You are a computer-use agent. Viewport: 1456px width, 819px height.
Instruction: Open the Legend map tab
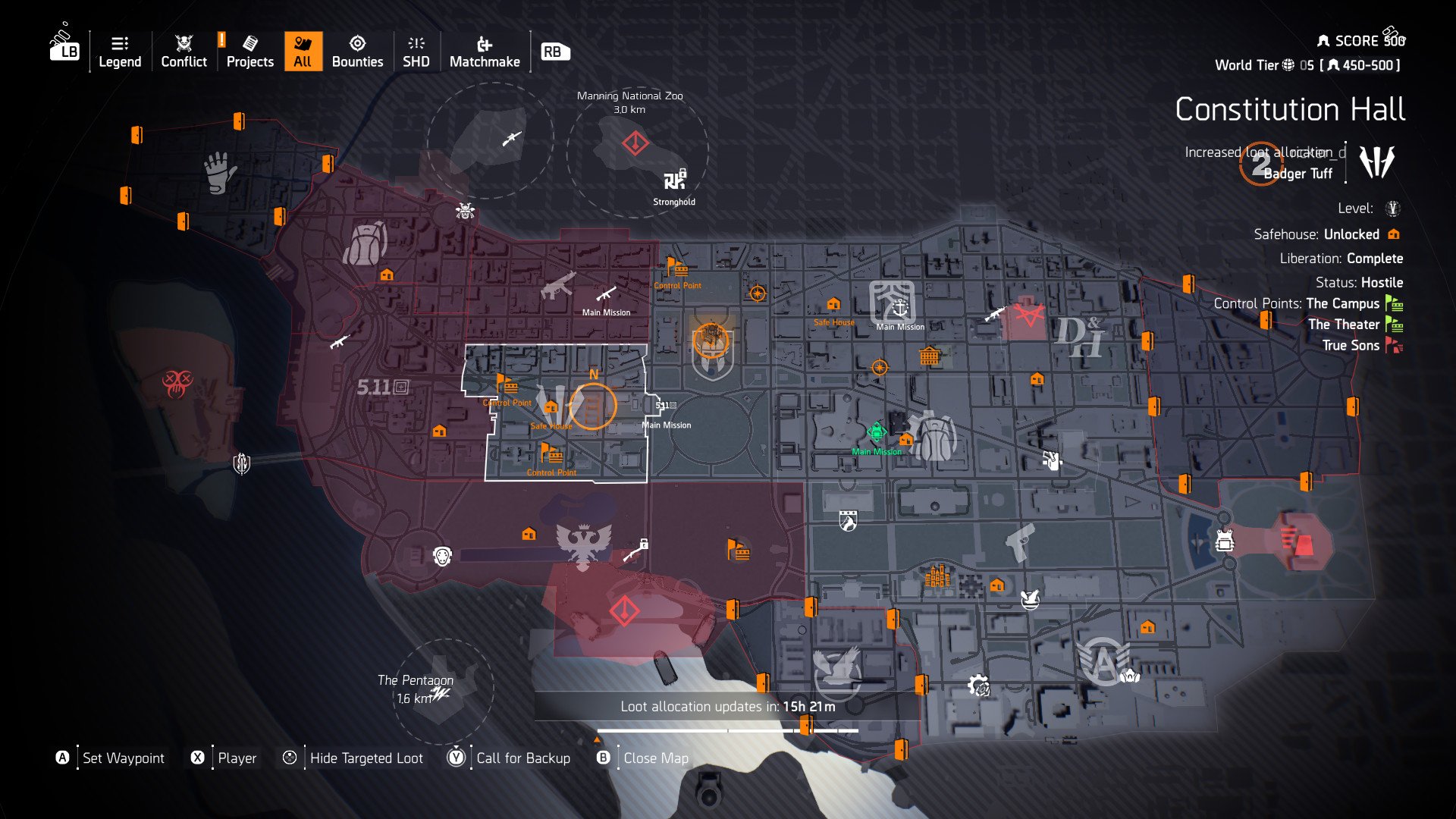point(120,52)
